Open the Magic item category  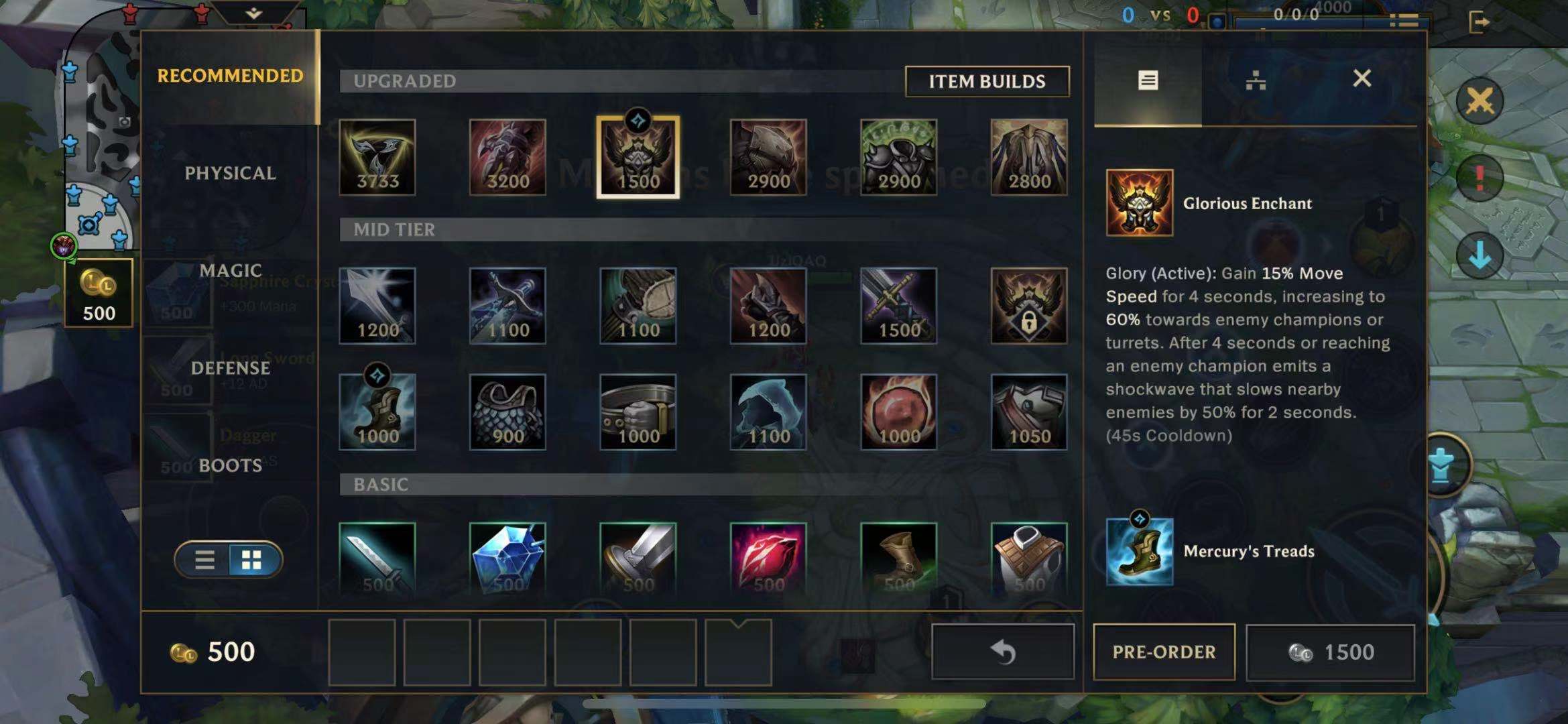tap(230, 270)
